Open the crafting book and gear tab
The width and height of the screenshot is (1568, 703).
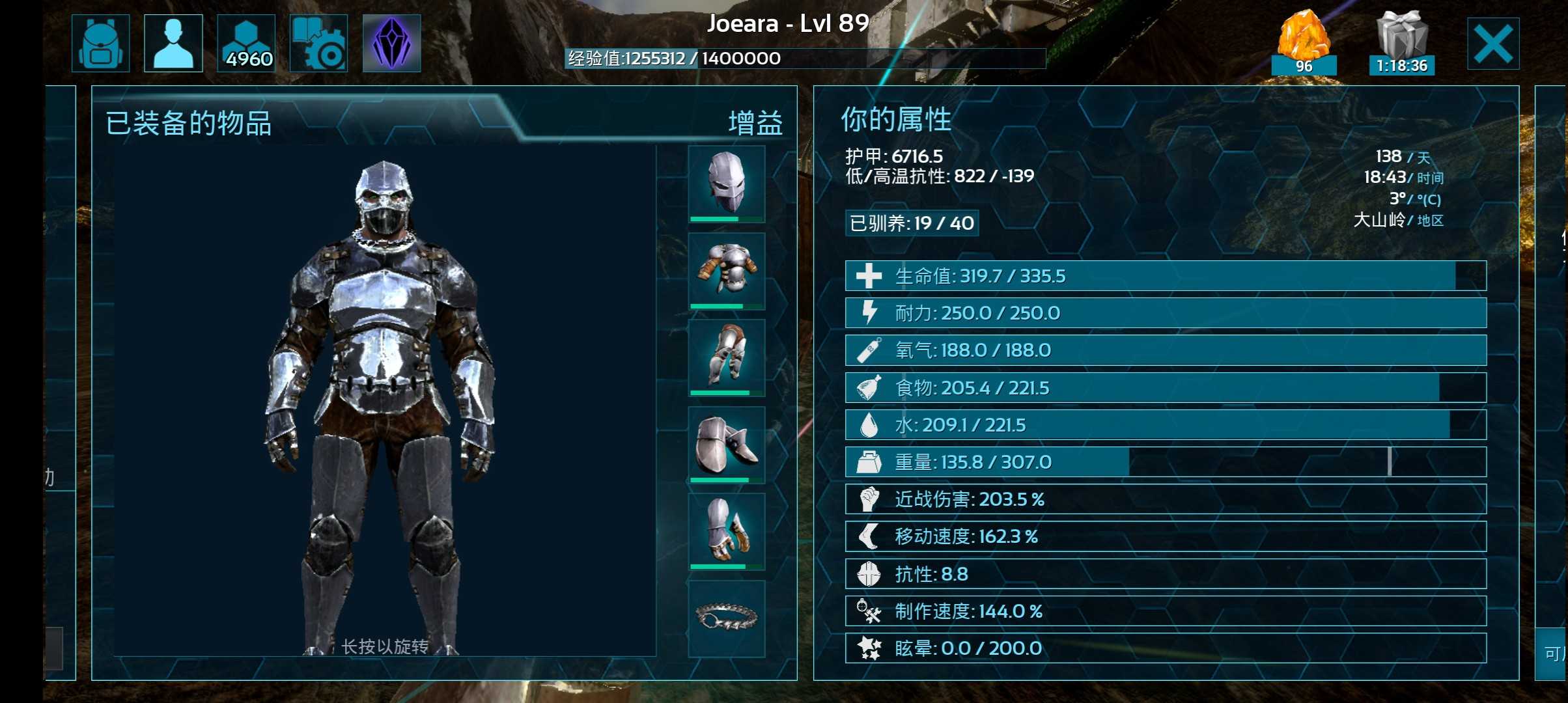(318, 44)
